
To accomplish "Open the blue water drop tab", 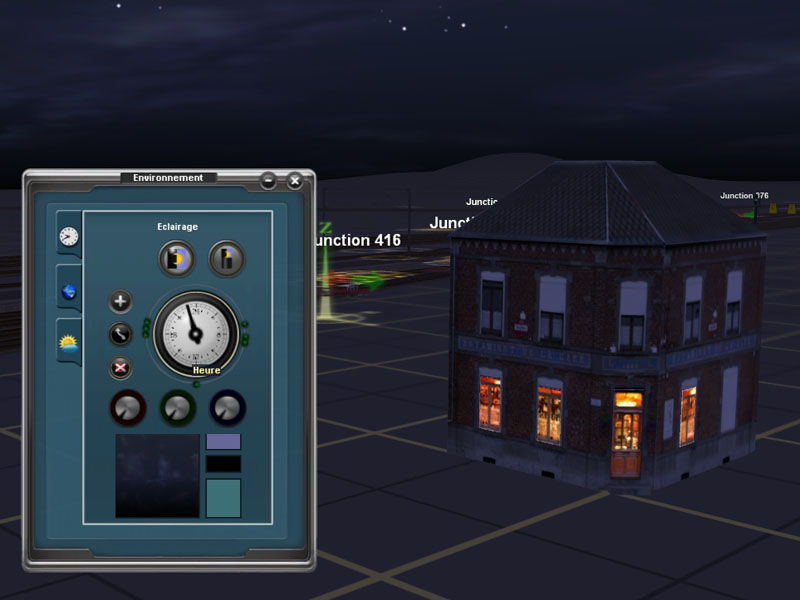I will tap(68, 291).
